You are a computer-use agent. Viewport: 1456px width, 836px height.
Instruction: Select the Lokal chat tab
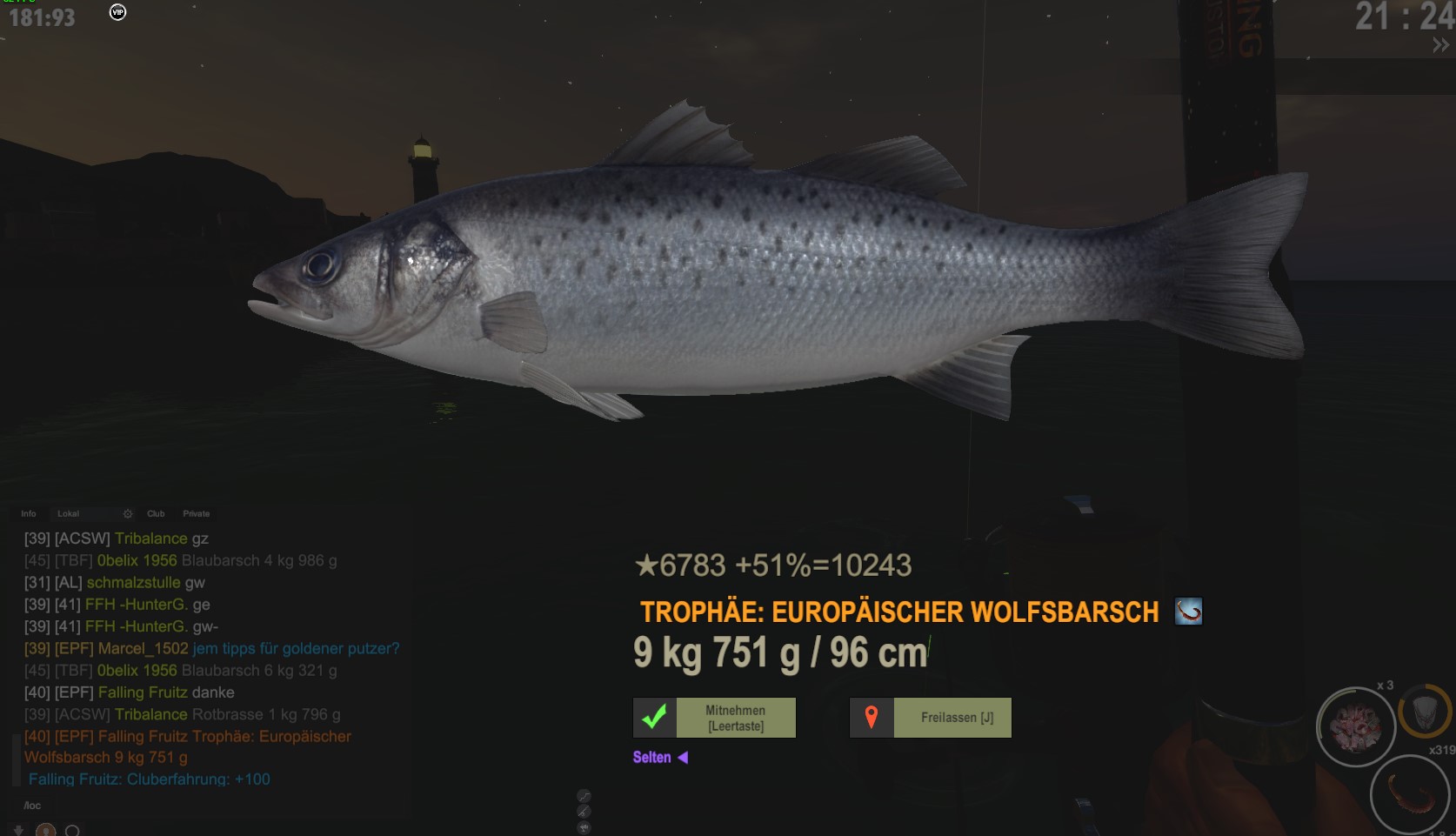69,514
